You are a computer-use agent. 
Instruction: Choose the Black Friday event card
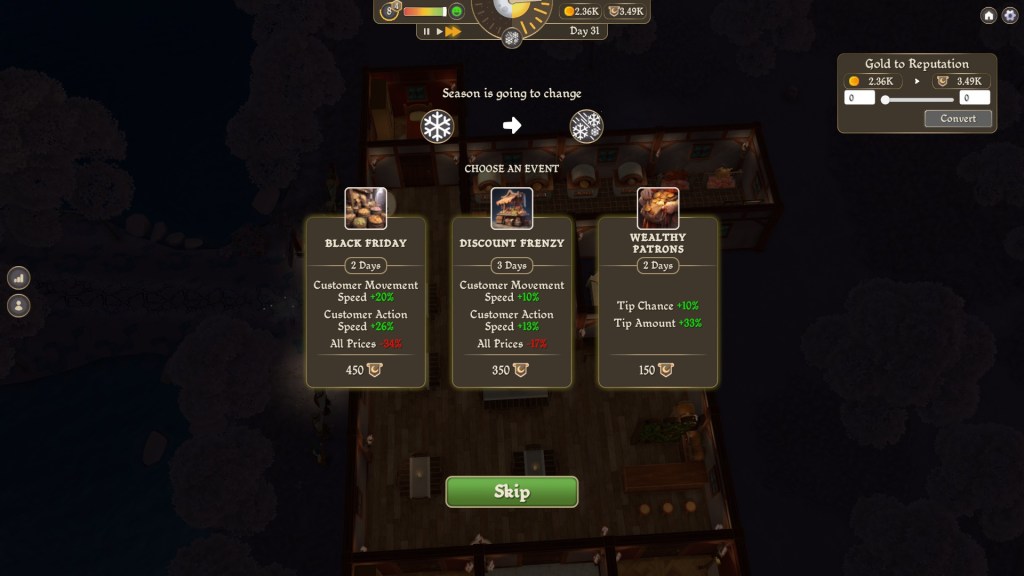(x=366, y=301)
